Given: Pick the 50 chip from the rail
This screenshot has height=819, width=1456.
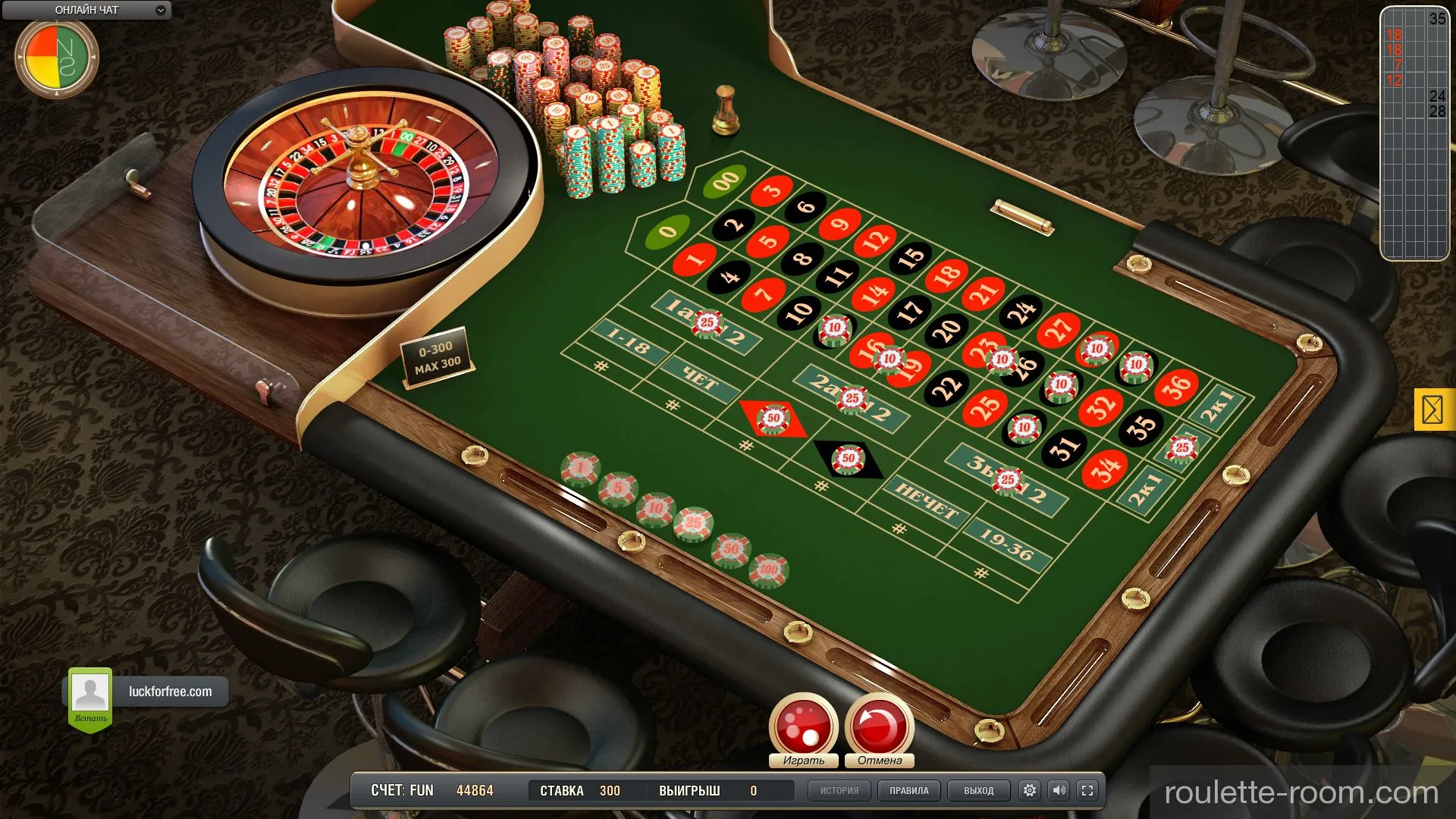Looking at the screenshot, I should [x=731, y=549].
